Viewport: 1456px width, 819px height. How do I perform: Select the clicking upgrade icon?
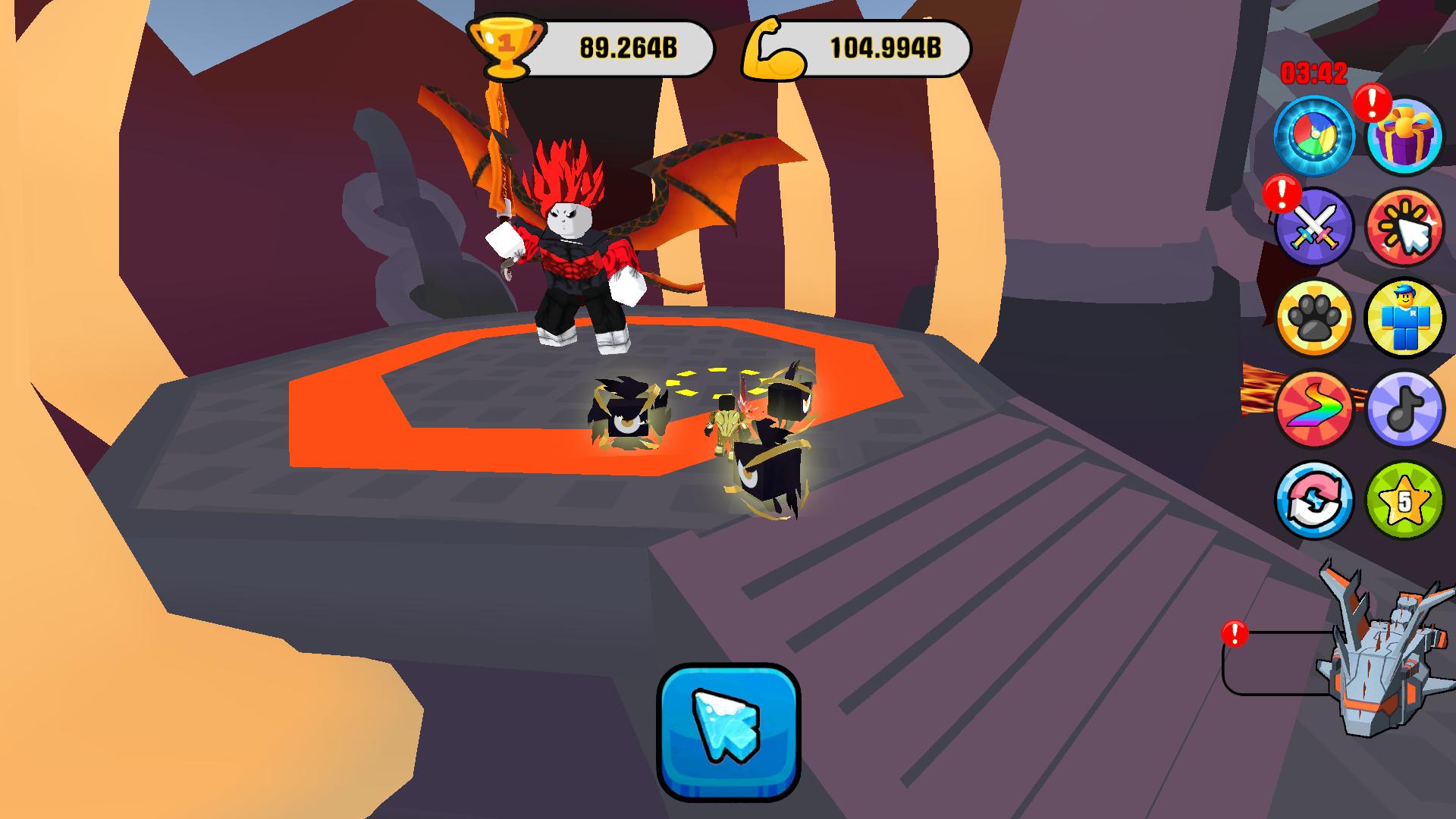(1407, 227)
